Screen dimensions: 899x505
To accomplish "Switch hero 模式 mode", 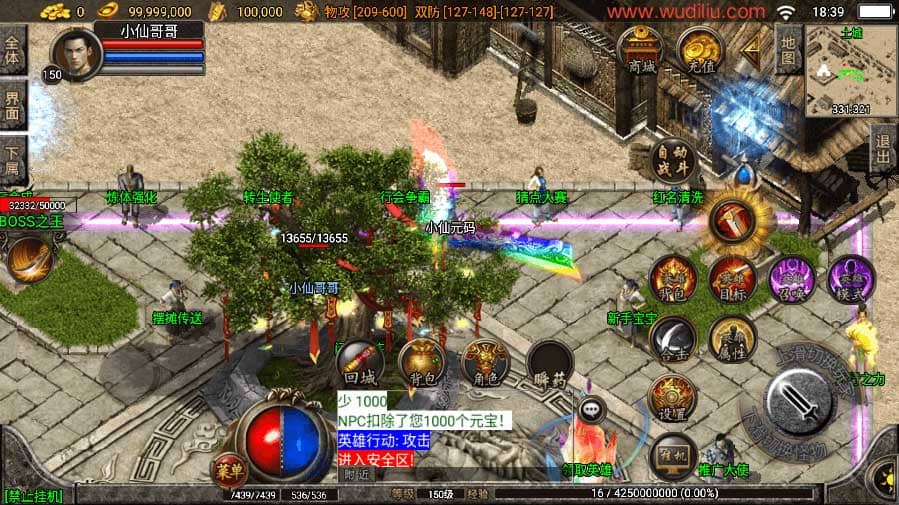I will (851, 279).
